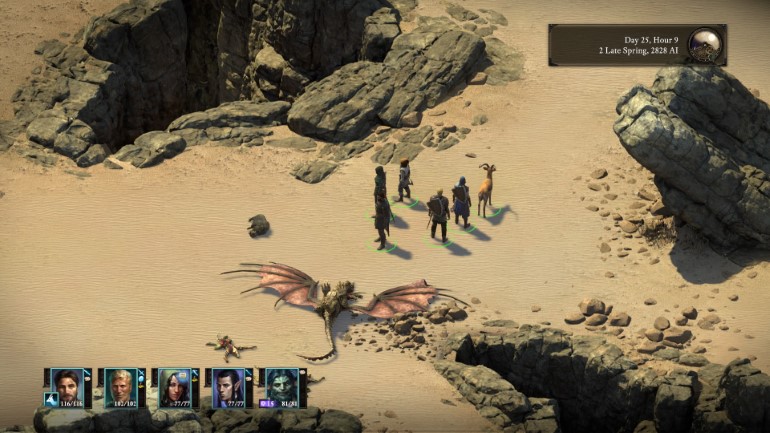Select the blond-haired man's party portrait
This screenshot has height=433, width=770.
pyautogui.click(x=120, y=384)
